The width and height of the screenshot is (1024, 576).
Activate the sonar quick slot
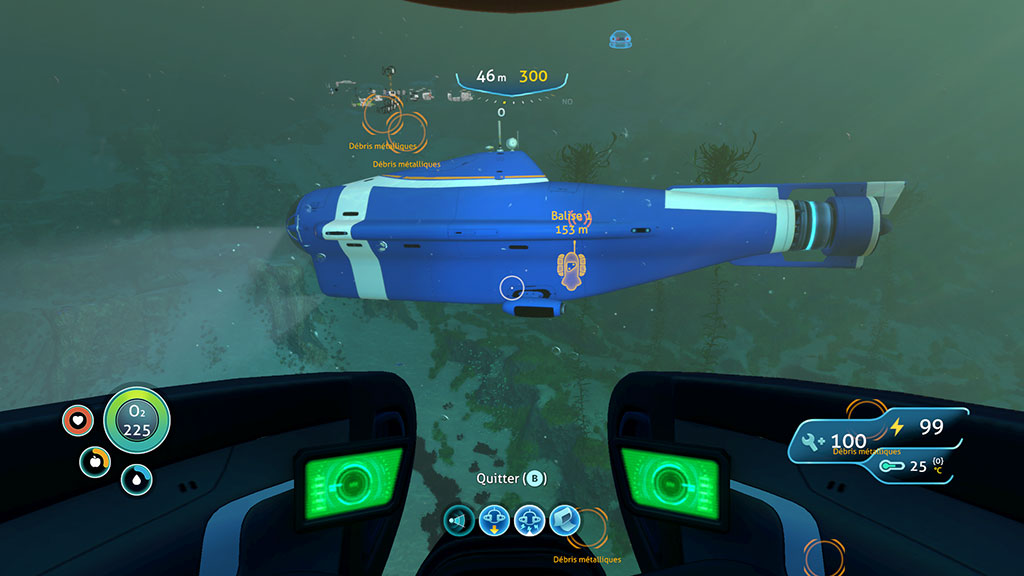(x=459, y=520)
